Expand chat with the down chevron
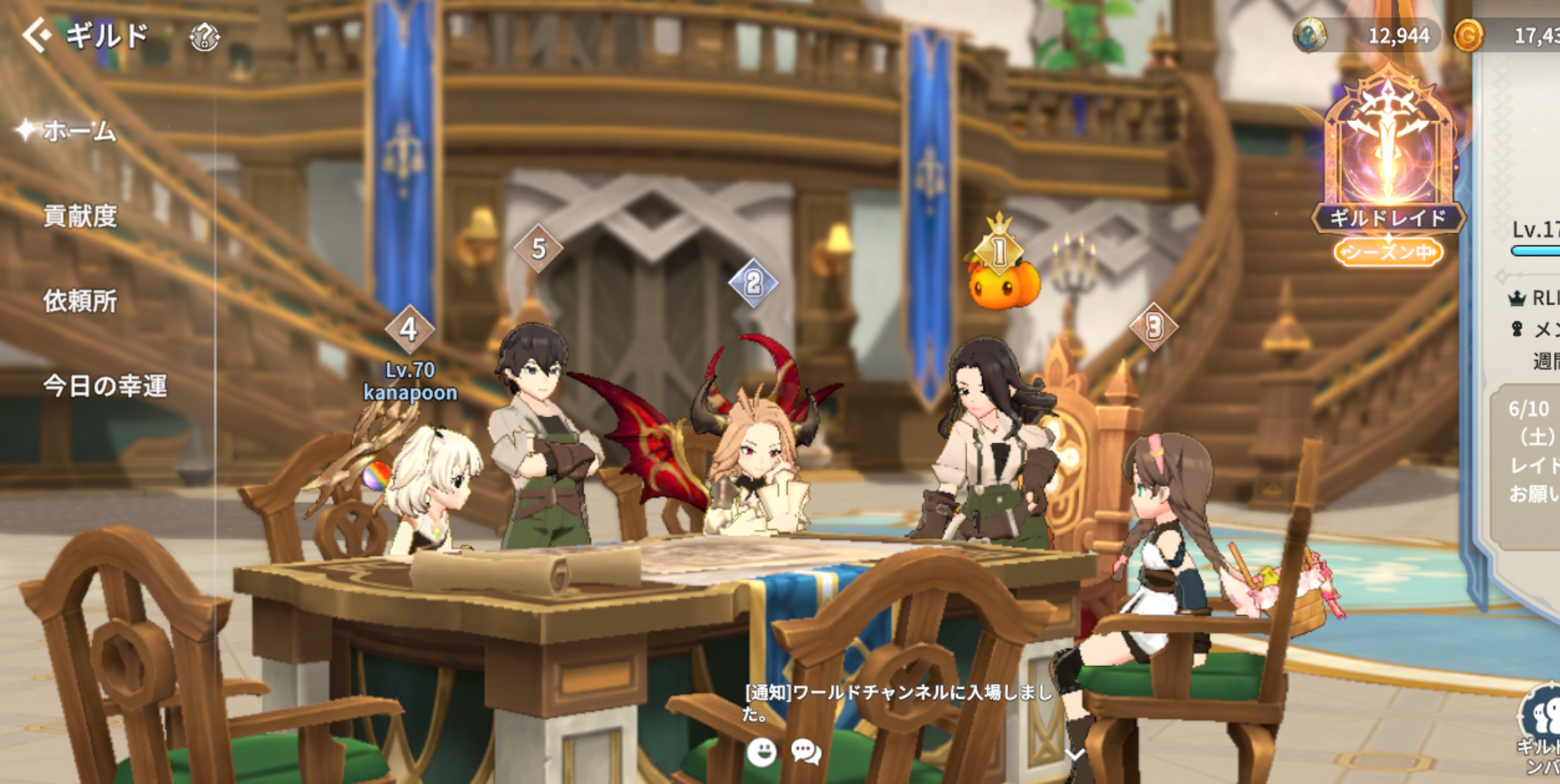The height and width of the screenshot is (784, 1560). pos(1075,754)
